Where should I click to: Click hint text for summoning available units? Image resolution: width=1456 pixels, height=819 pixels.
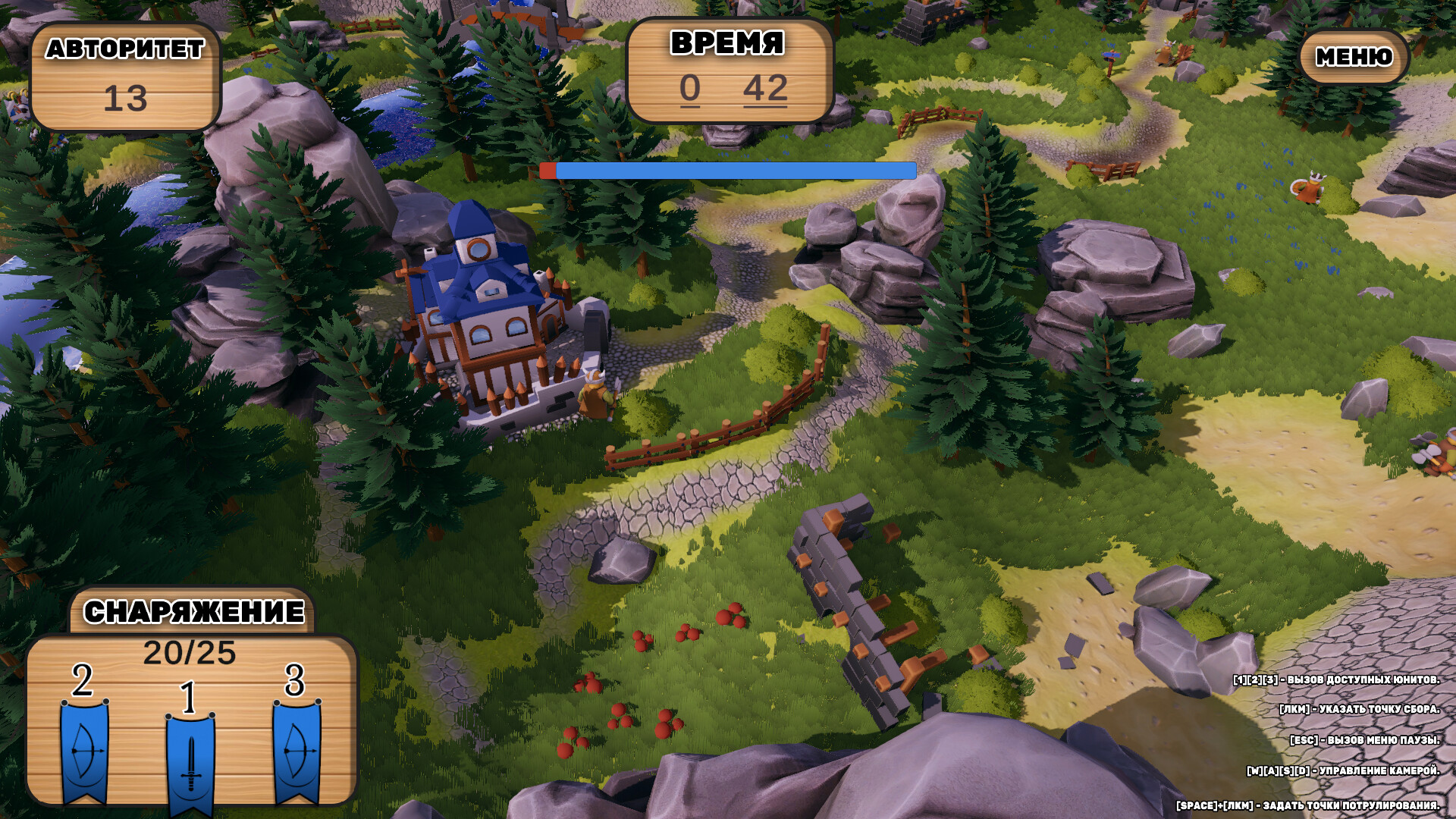(1335, 681)
